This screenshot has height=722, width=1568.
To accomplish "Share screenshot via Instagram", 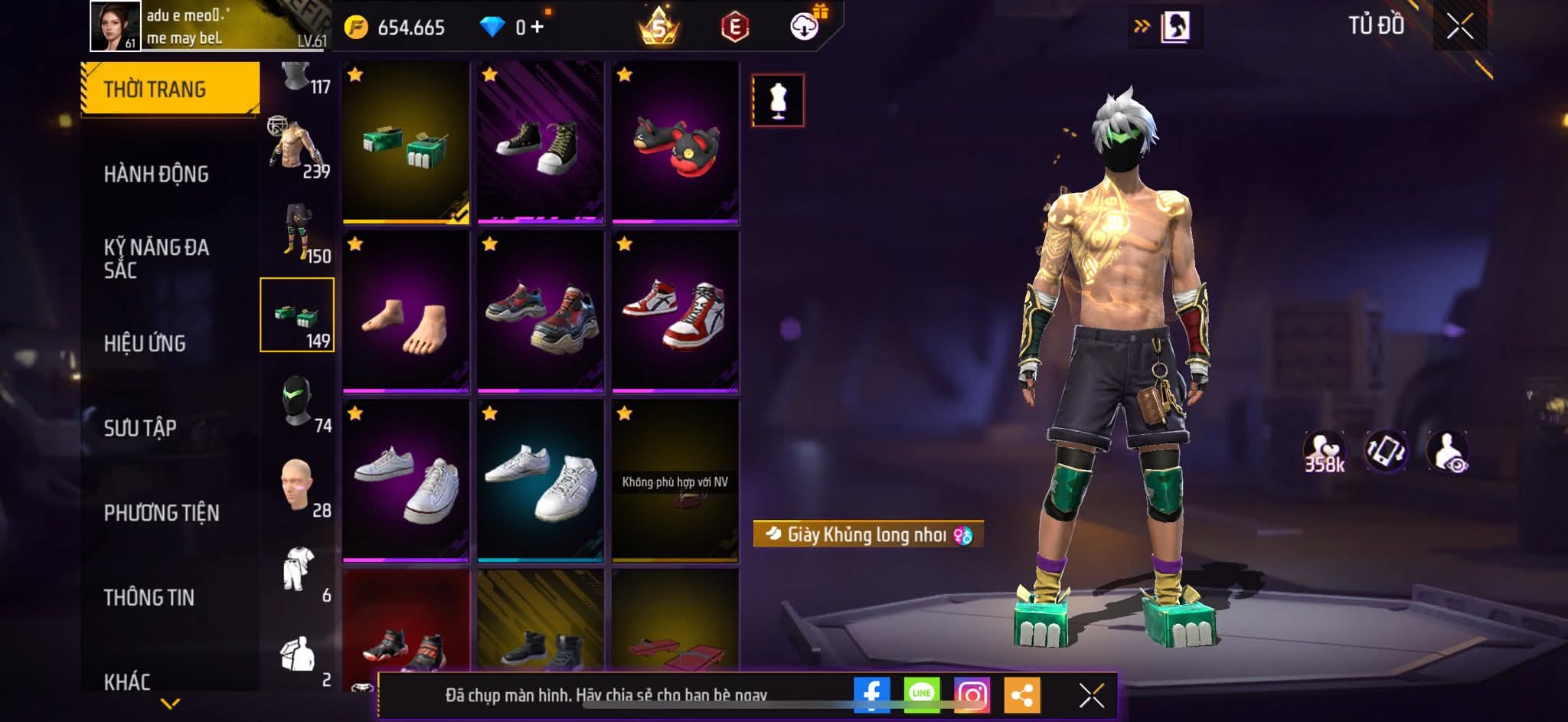I will coord(972,694).
